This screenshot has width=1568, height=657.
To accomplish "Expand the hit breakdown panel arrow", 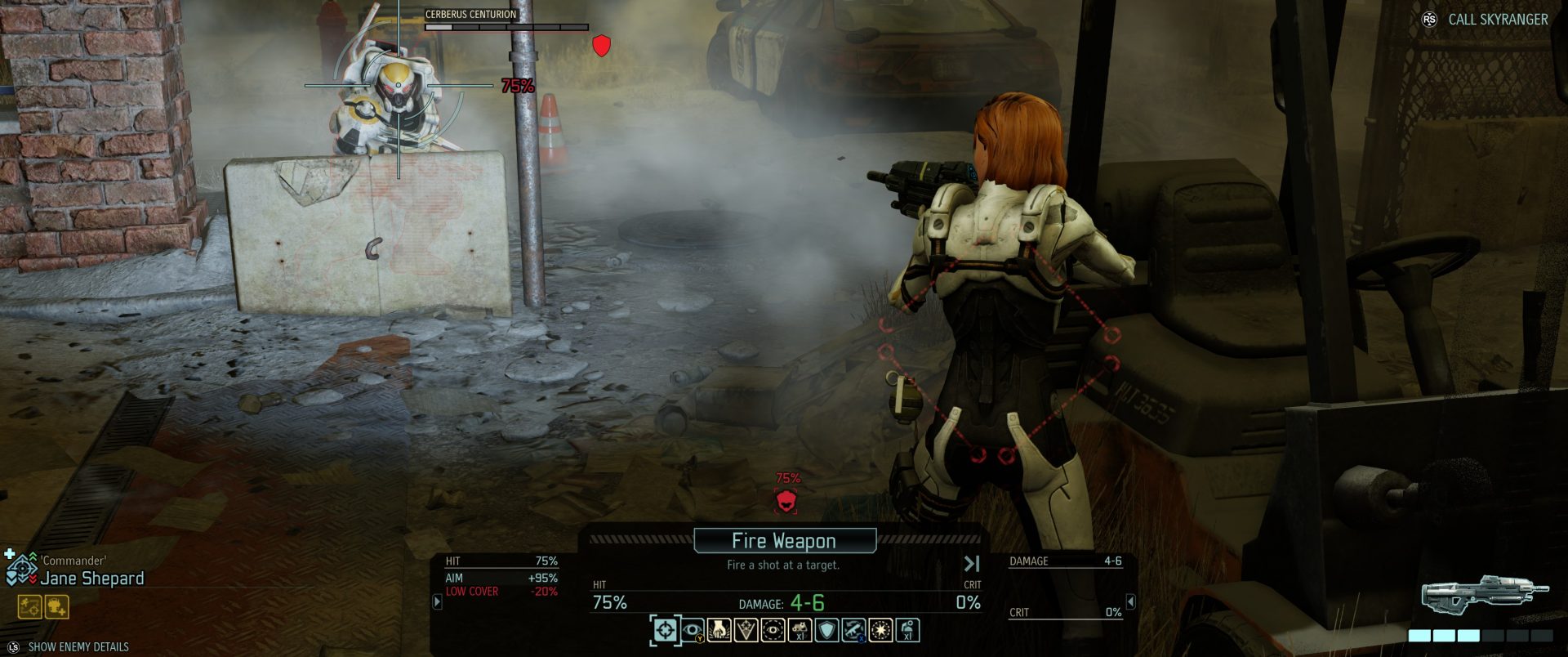I will click(x=437, y=601).
